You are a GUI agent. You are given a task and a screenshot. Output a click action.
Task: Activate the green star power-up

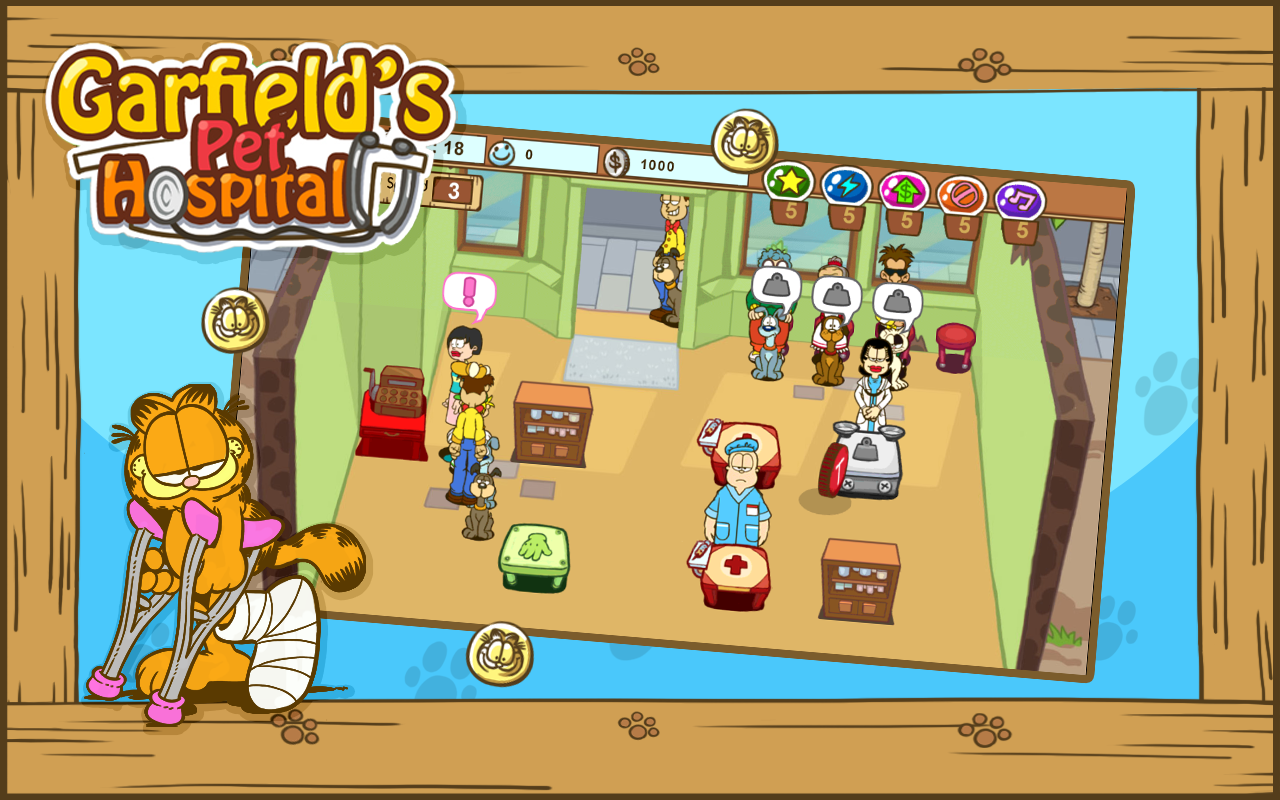pos(789,181)
